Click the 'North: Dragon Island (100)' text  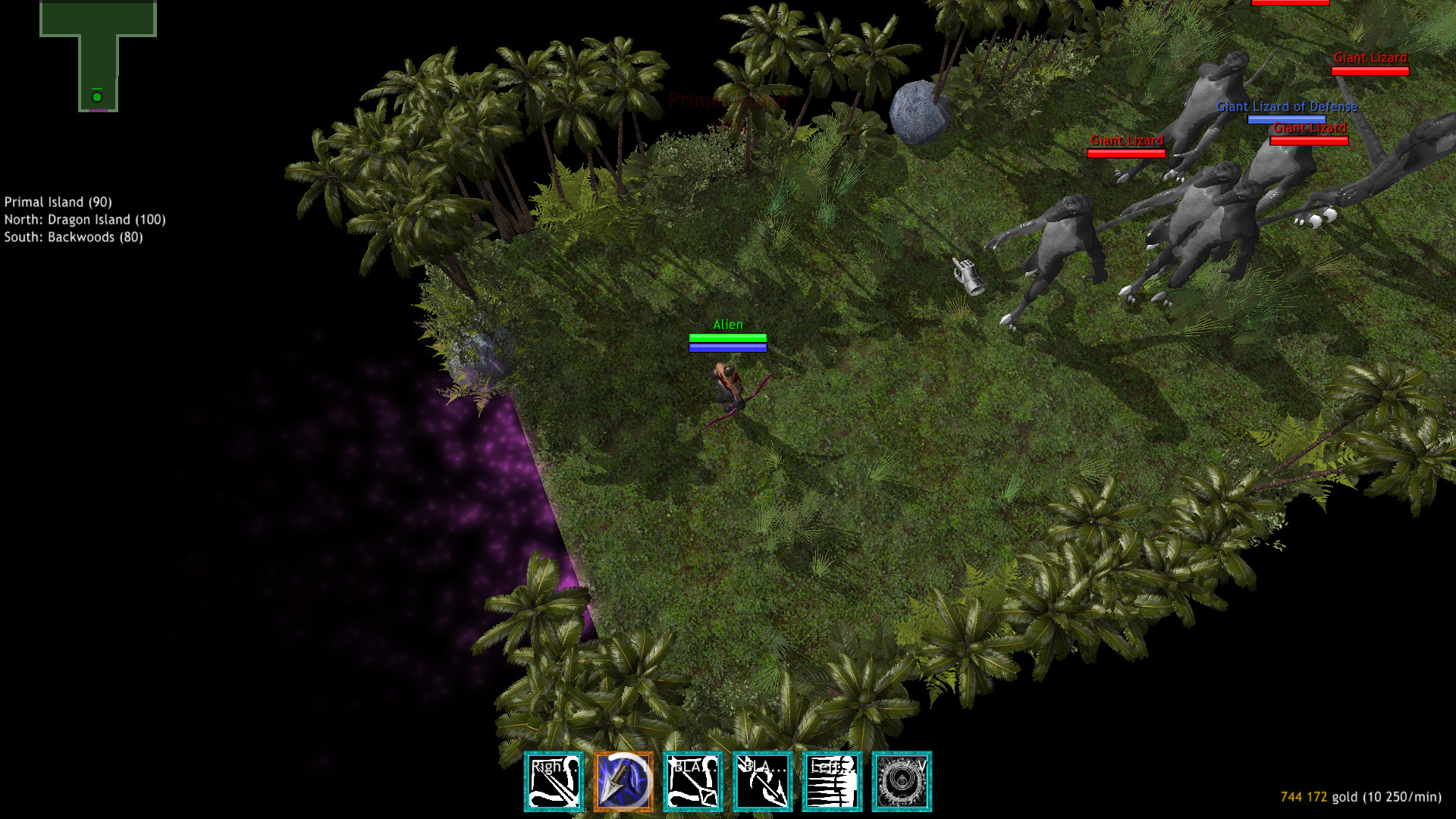pyautogui.click(x=84, y=219)
